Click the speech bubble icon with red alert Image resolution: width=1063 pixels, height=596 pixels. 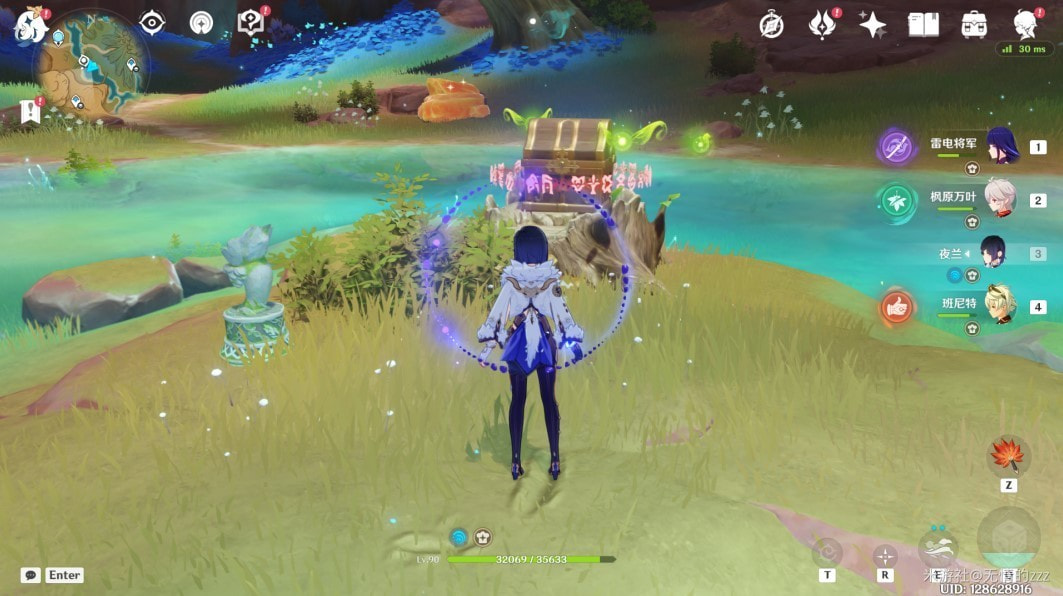pyautogui.click(x=250, y=22)
